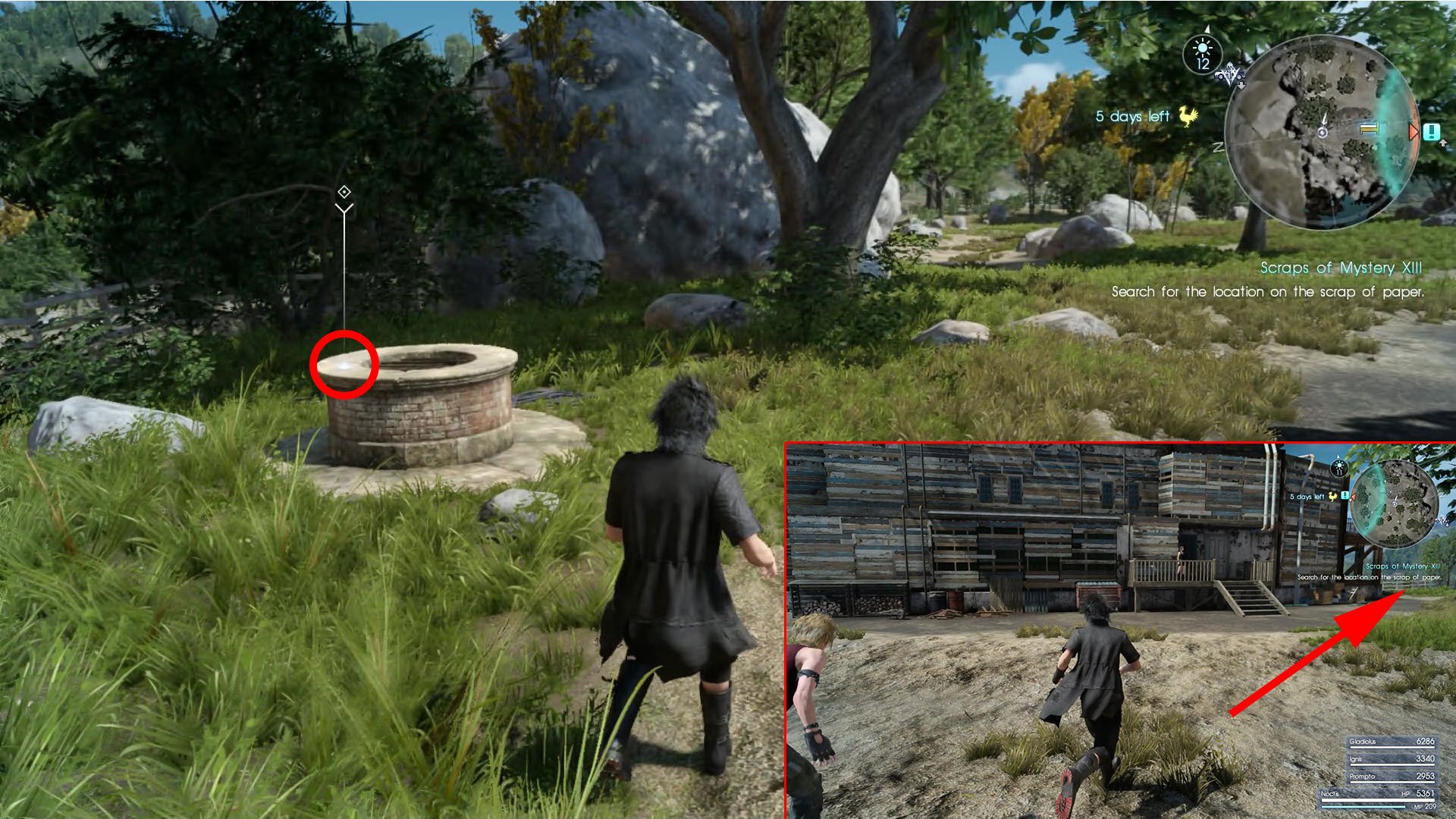Click the small arrow beside the exclamation marker
The height and width of the screenshot is (819, 1456).
pyautogui.click(x=1443, y=143)
